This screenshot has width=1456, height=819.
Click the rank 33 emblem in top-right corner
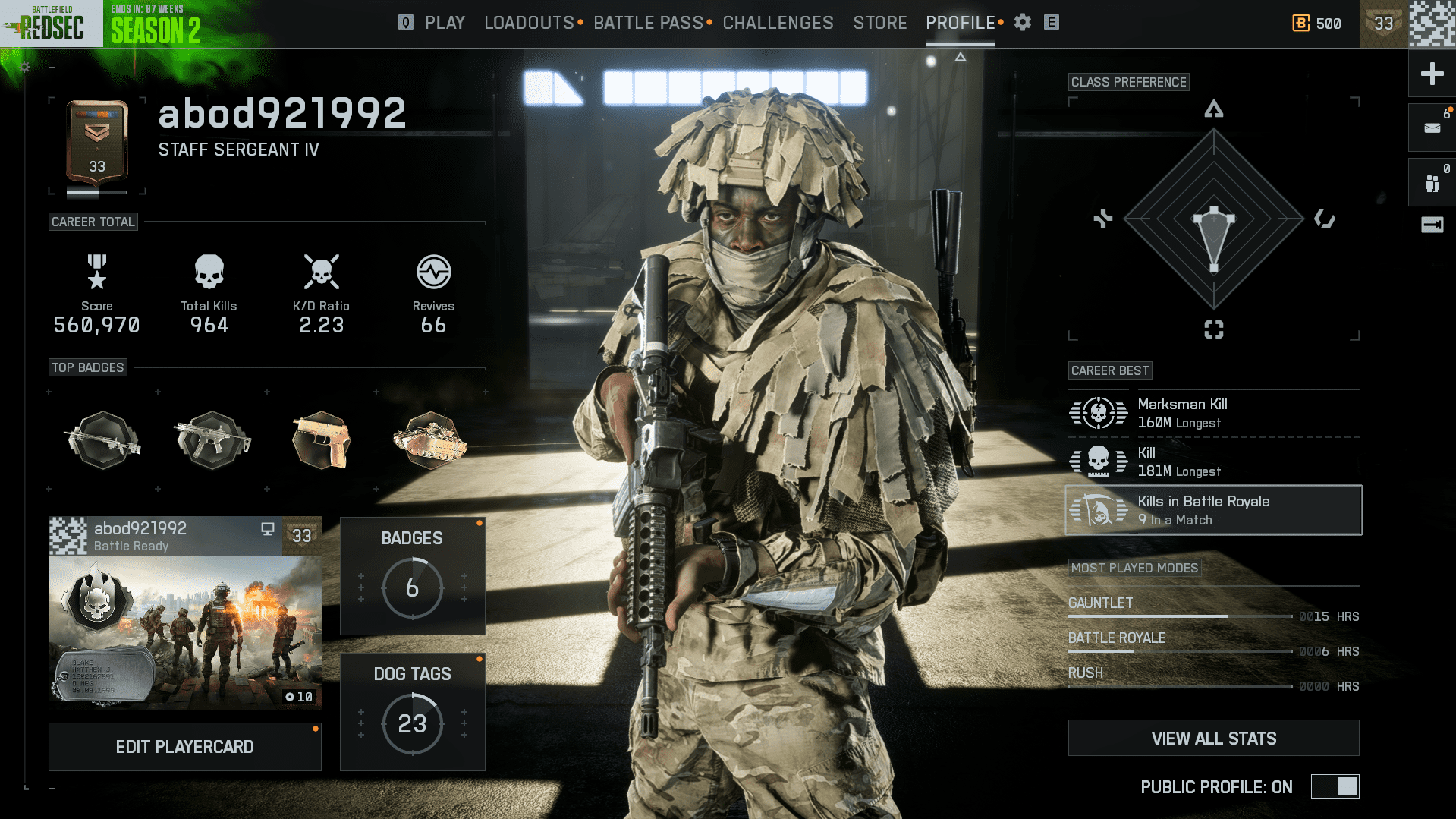(1383, 24)
